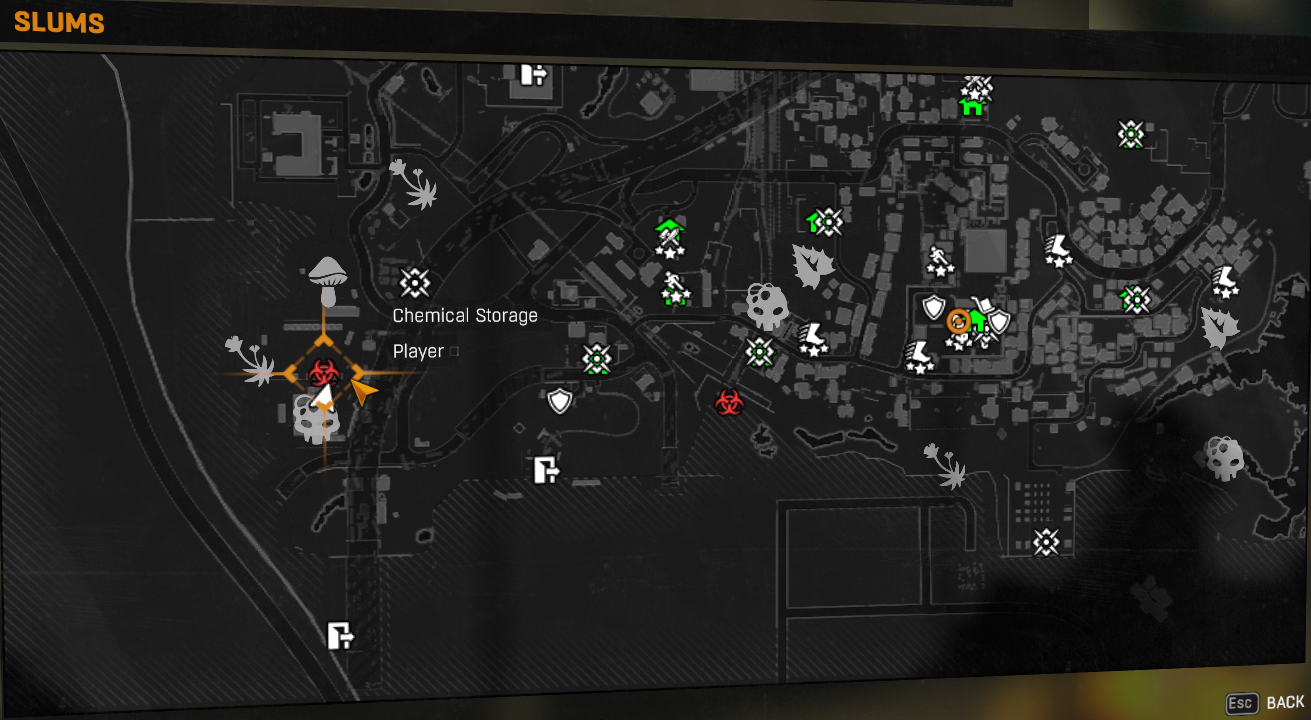The image size is (1311, 720).
Task: Click the small square next to Player label
Action: tap(455, 351)
